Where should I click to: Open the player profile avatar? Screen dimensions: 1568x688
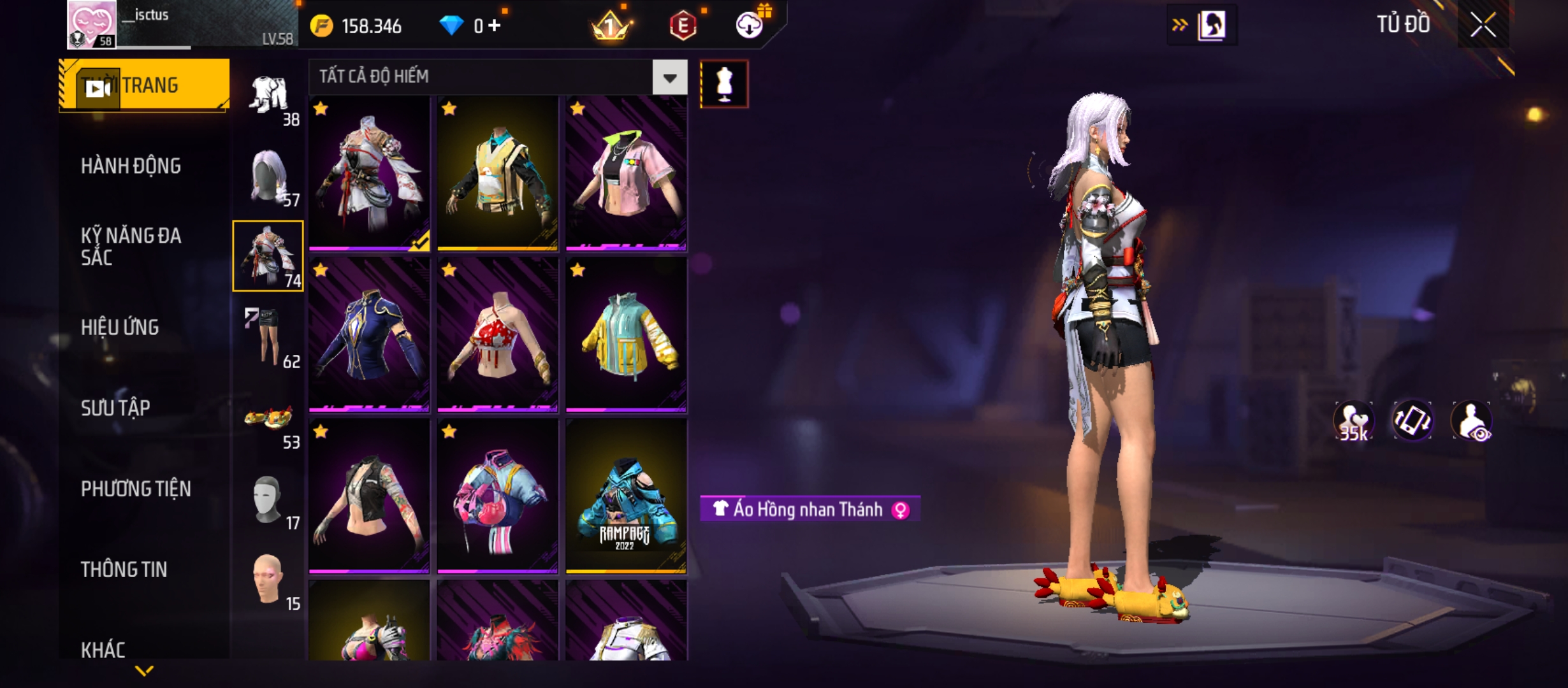(x=92, y=25)
